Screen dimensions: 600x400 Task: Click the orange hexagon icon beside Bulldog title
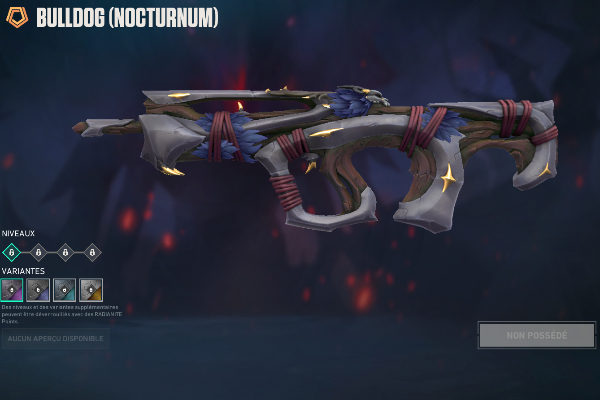pos(17,17)
